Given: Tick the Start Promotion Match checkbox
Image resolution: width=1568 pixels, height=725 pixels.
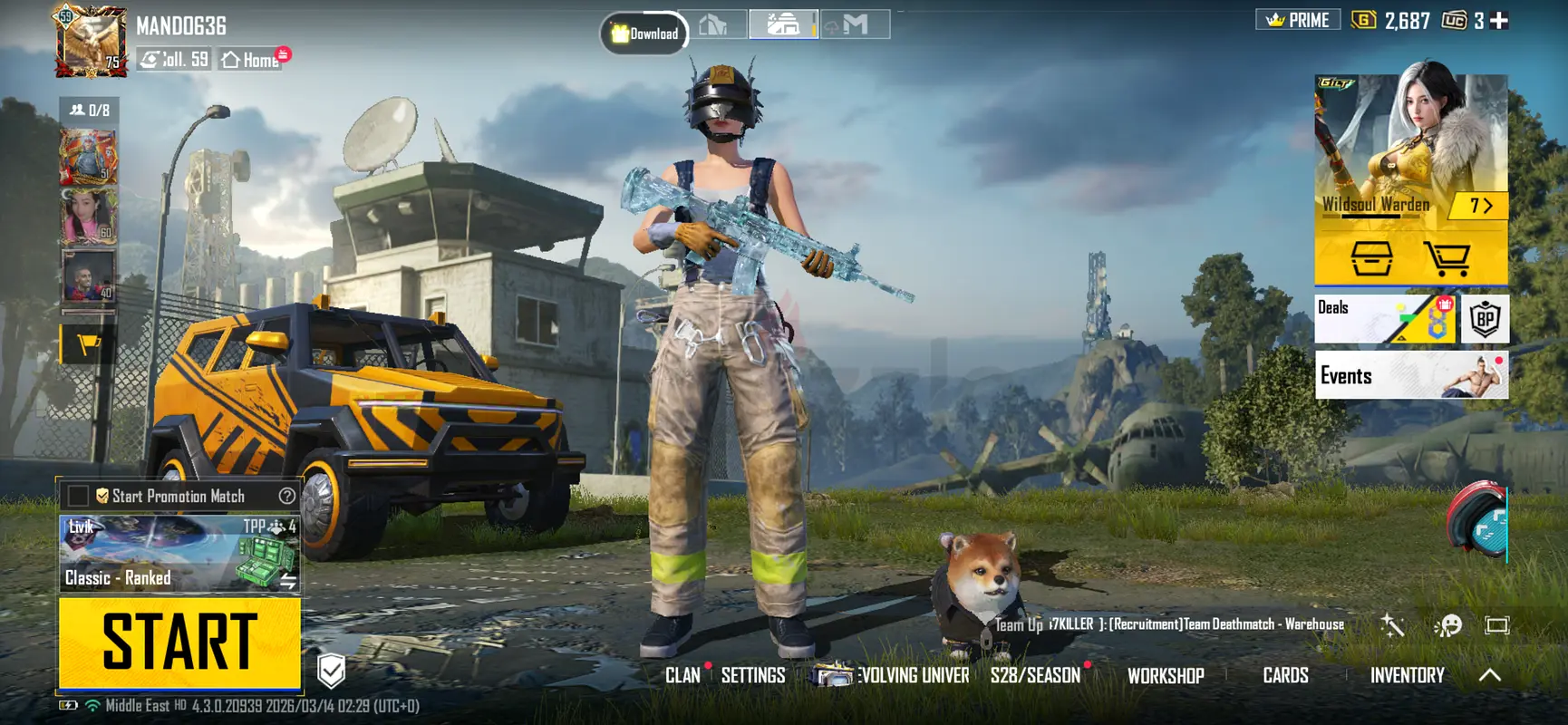Looking at the screenshot, I should point(79,496).
